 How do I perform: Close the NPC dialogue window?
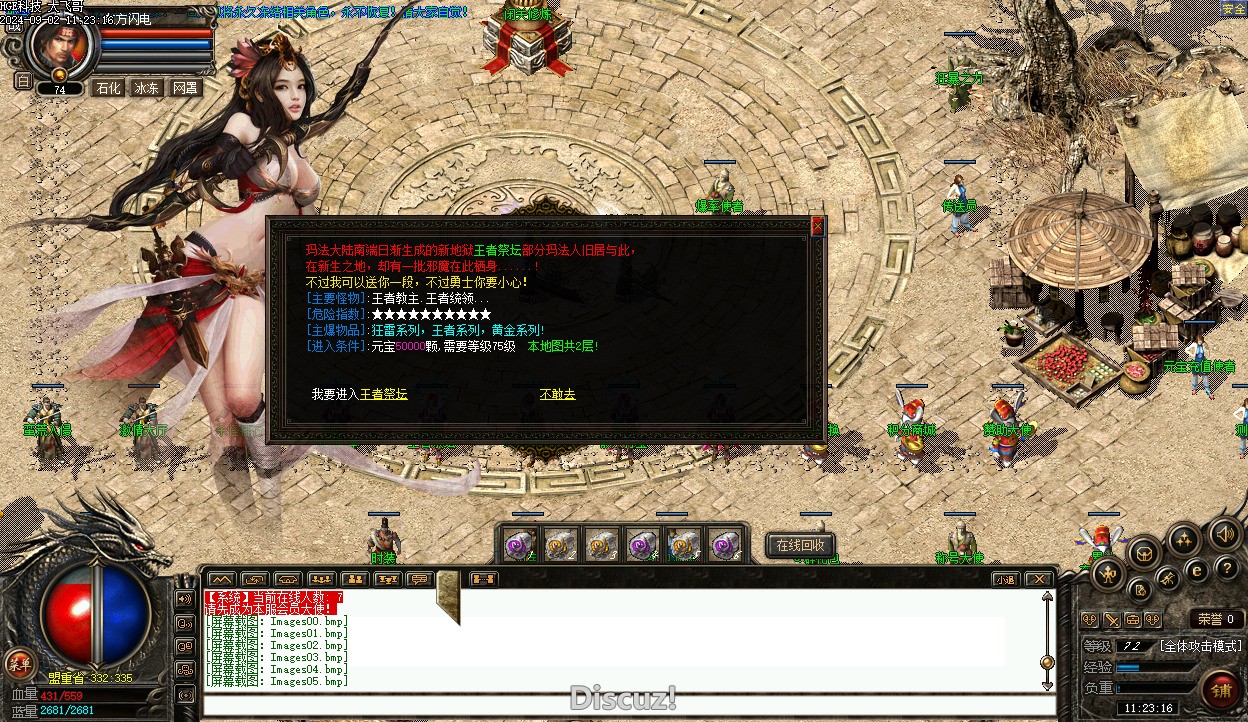tap(817, 227)
